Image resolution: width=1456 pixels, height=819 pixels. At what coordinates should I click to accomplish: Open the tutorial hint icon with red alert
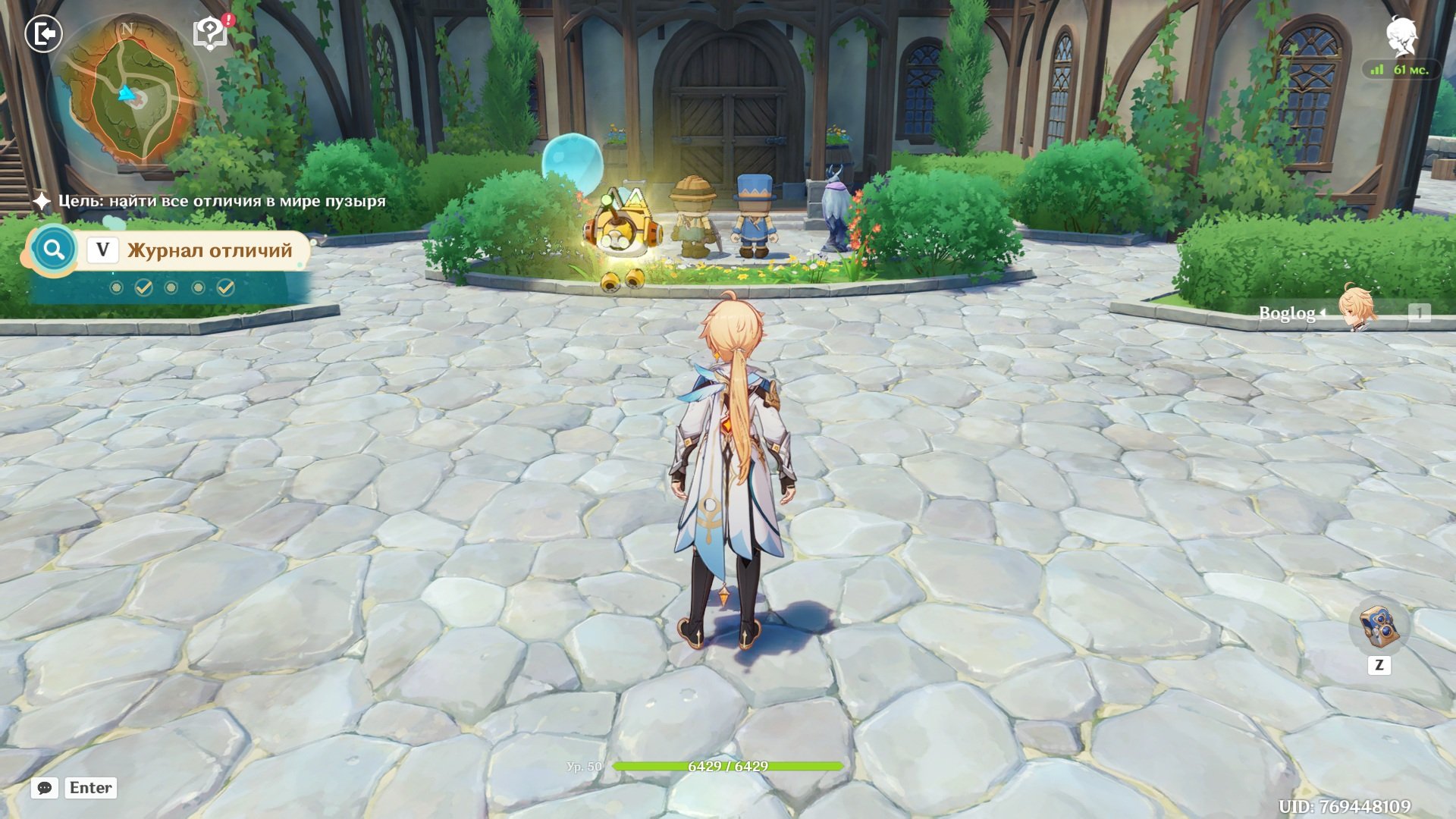click(211, 33)
